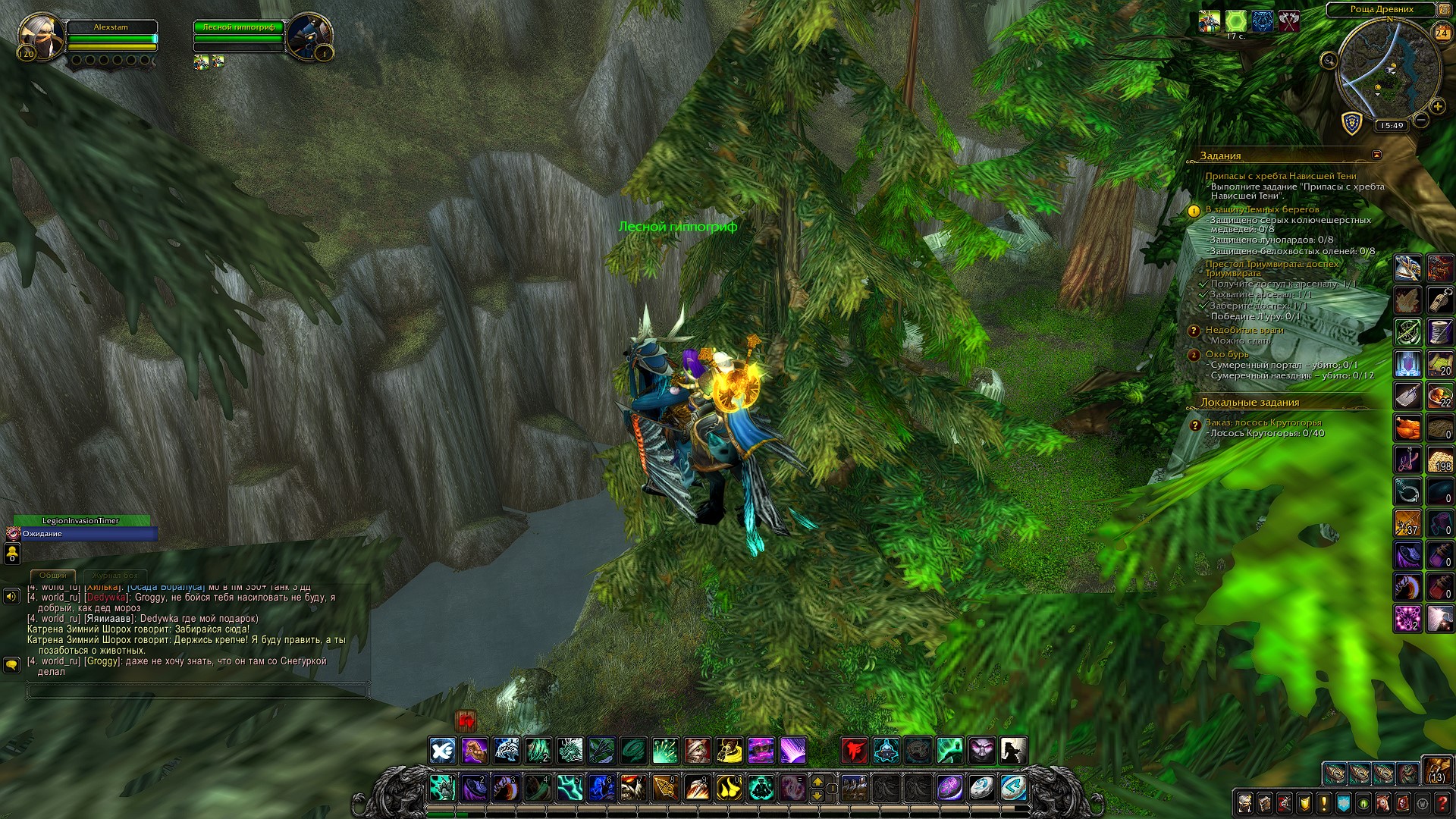The image size is (1456, 819).
Task: Select the Alexstam player portrait
Action: click(x=40, y=36)
